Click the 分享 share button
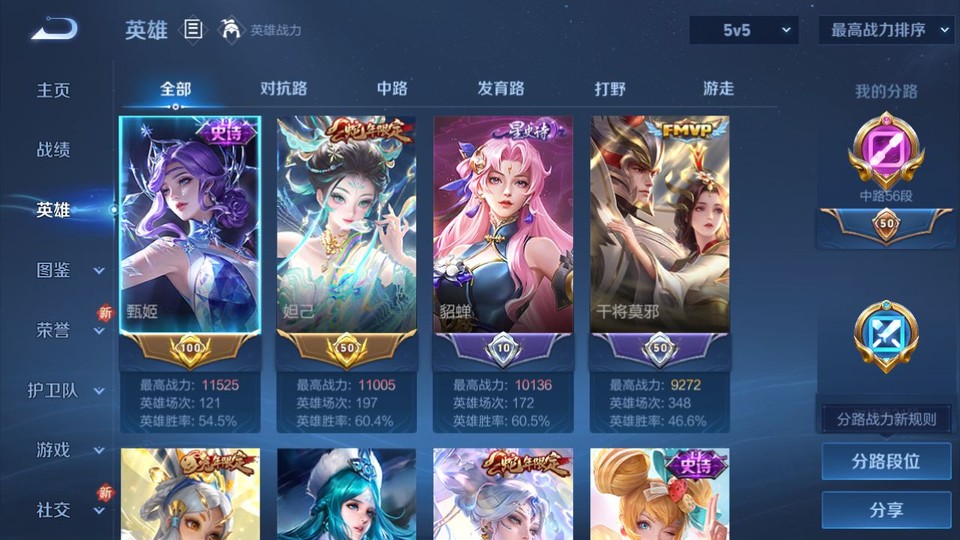960x540 pixels. 886,510
